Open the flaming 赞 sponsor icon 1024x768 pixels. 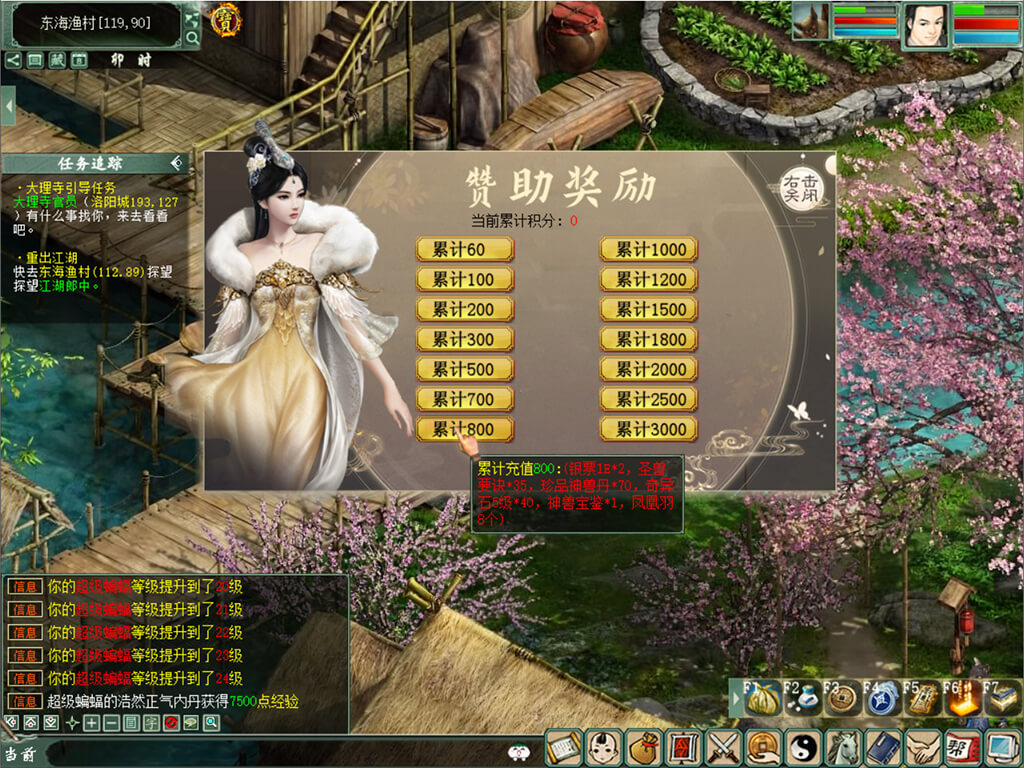[x=225, y=20]
